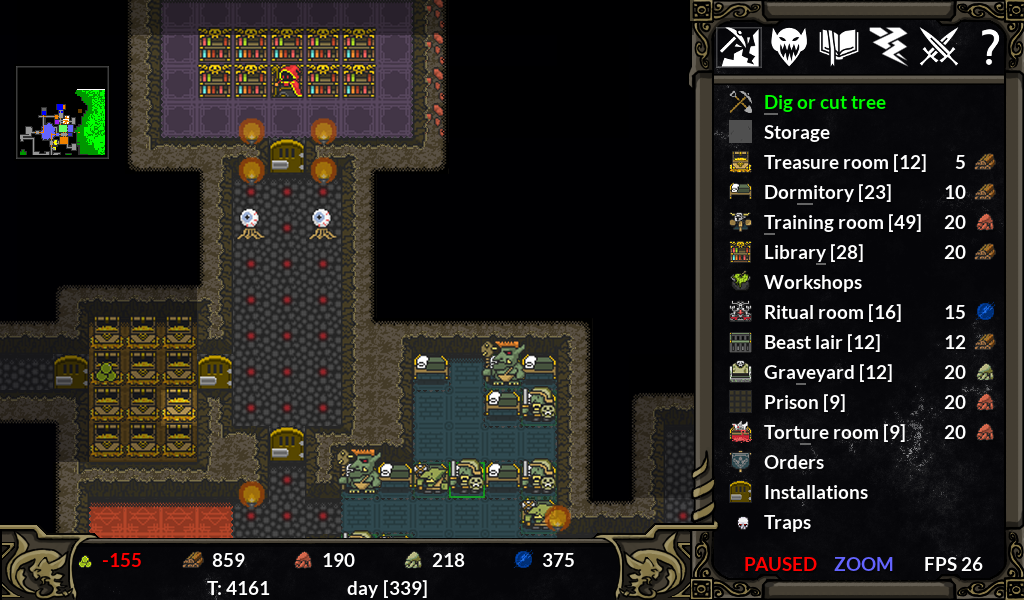Select Ritual room from the list
The height and width of the screenshot is (600, 1024).
tap(832, 312)
